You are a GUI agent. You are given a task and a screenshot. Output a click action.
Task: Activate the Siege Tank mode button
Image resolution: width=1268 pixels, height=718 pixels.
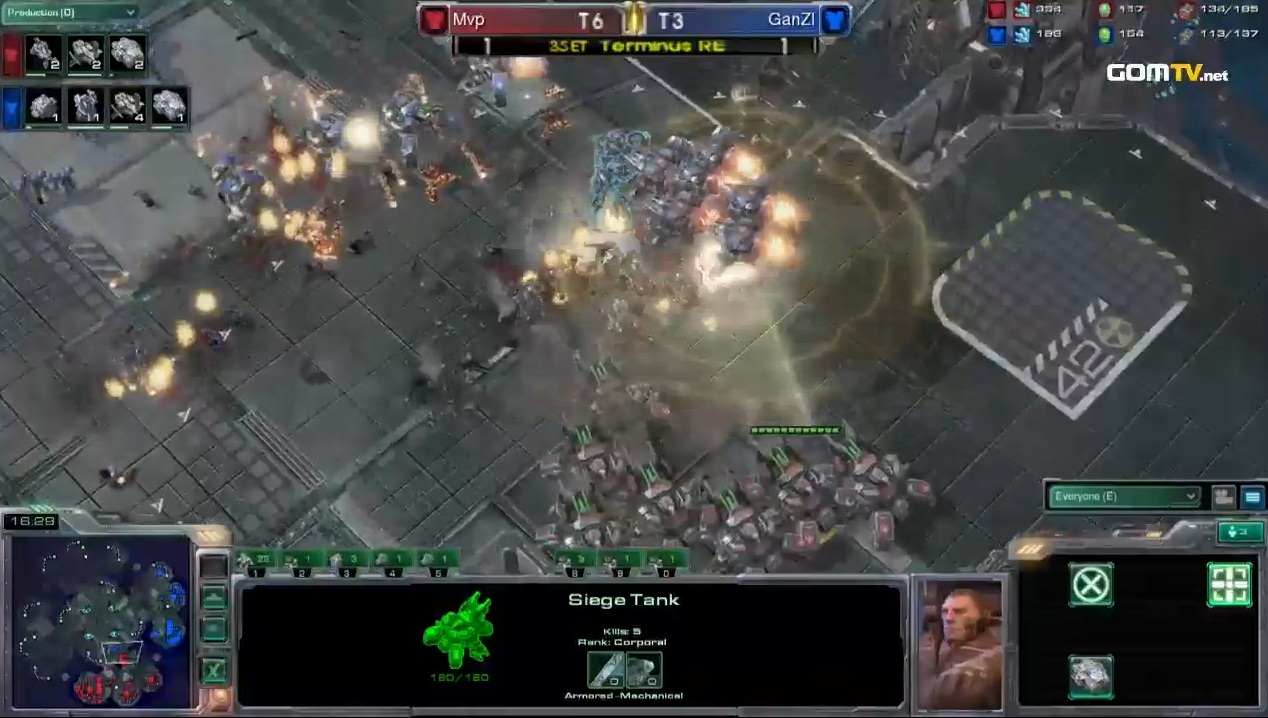point(1091,675)
